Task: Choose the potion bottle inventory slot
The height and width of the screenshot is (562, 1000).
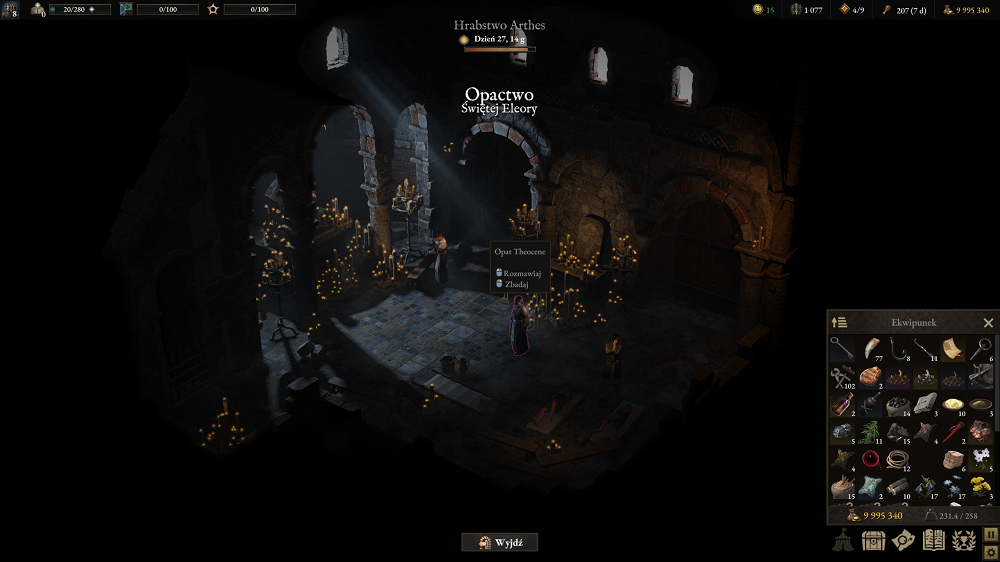Action: click(x=842, y=404)
